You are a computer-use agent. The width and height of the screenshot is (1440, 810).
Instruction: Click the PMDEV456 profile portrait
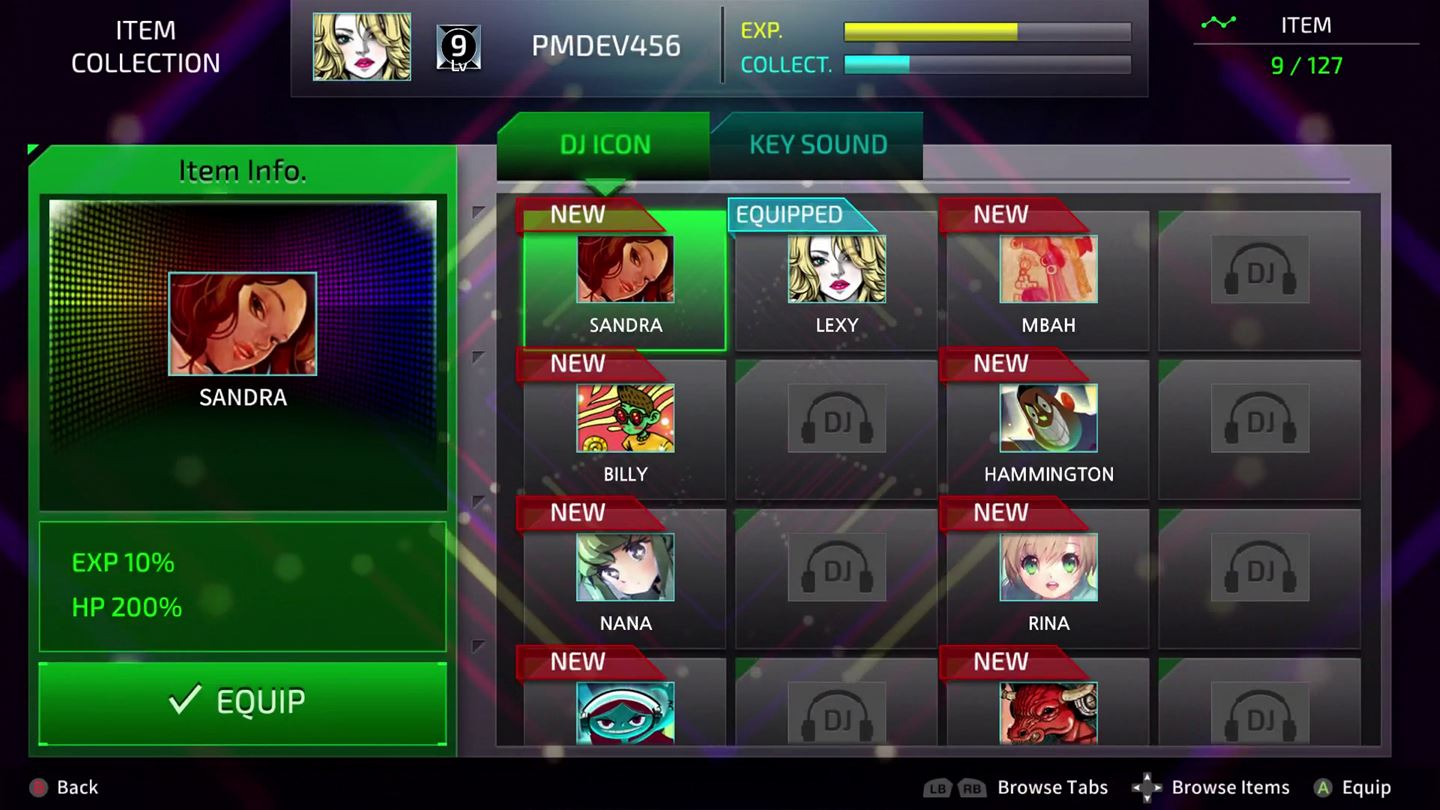[x=361, y=45]
